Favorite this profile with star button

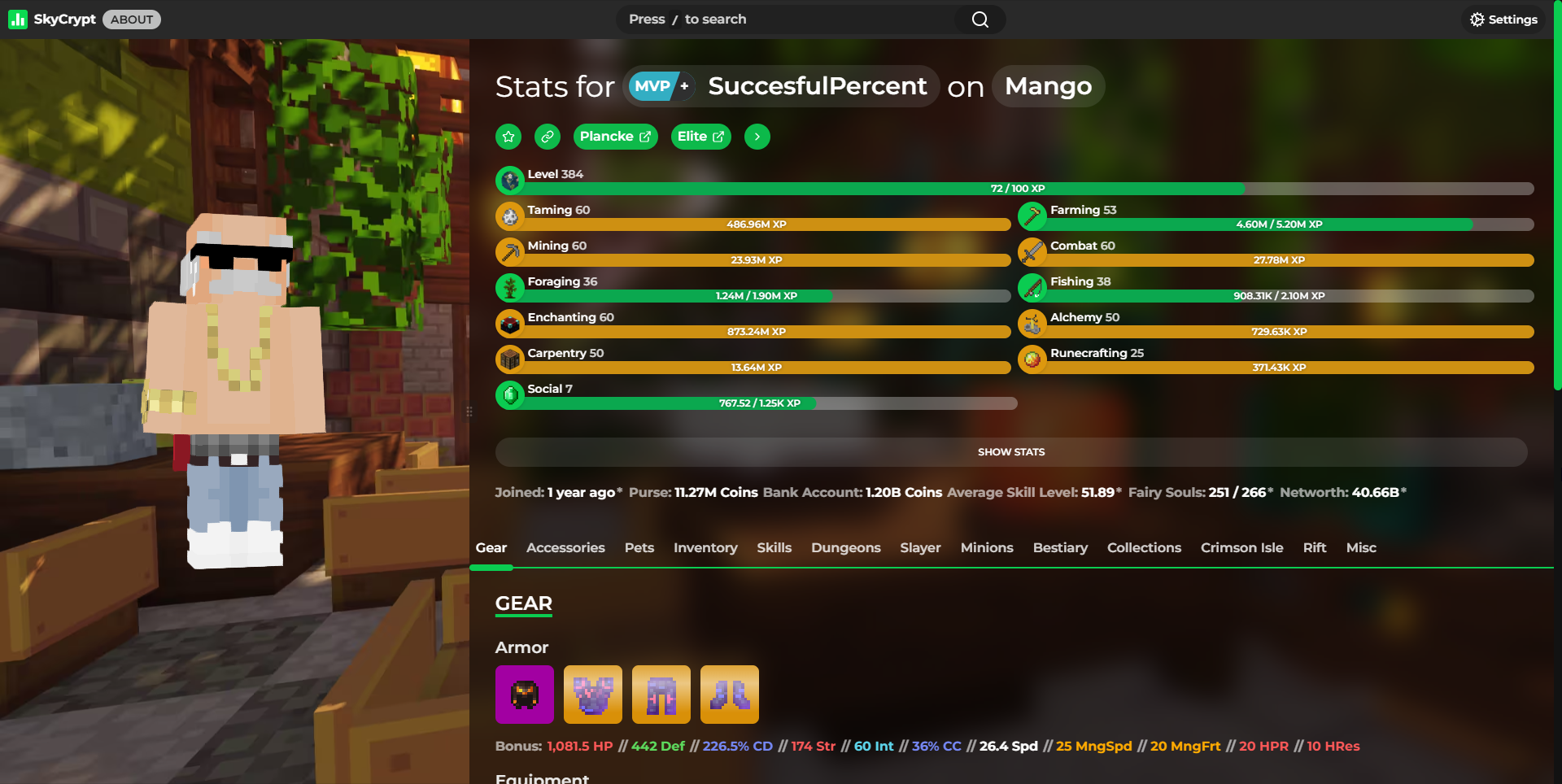point(508,137)
